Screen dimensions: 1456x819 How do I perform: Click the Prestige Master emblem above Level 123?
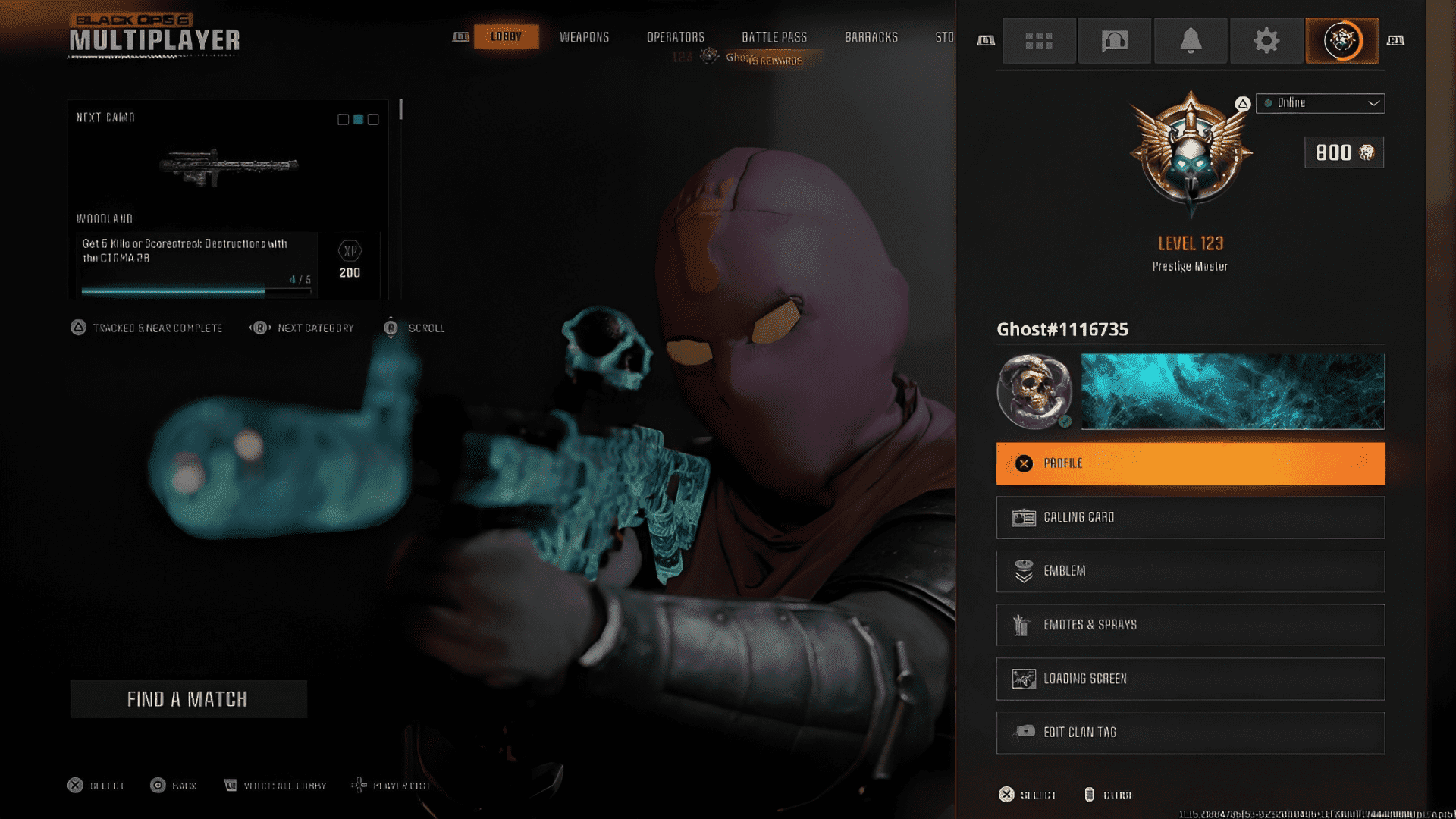(1190, 155)
